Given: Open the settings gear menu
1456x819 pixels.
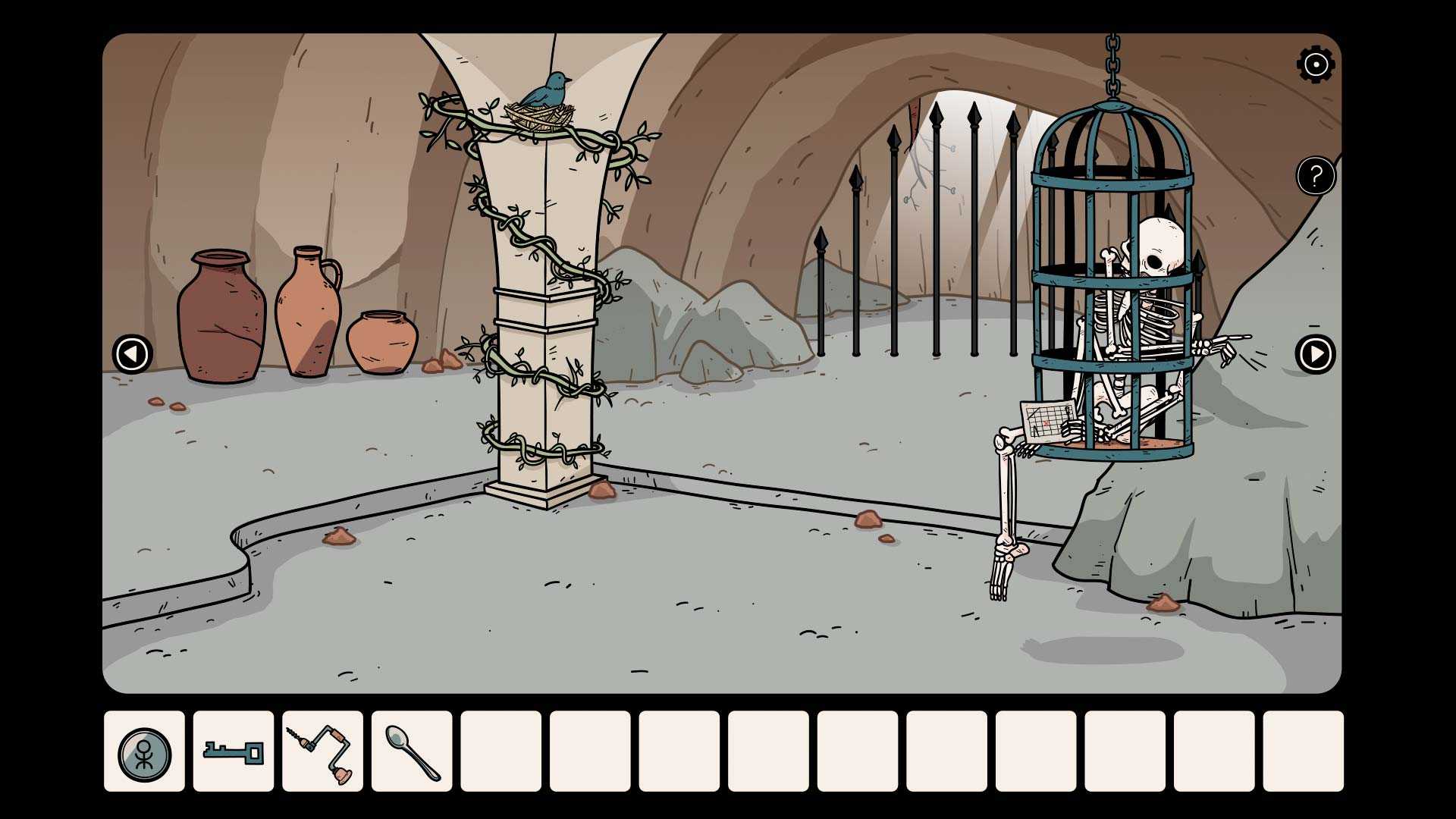Looking at the screenshot, I should (x=1316, y=64).
